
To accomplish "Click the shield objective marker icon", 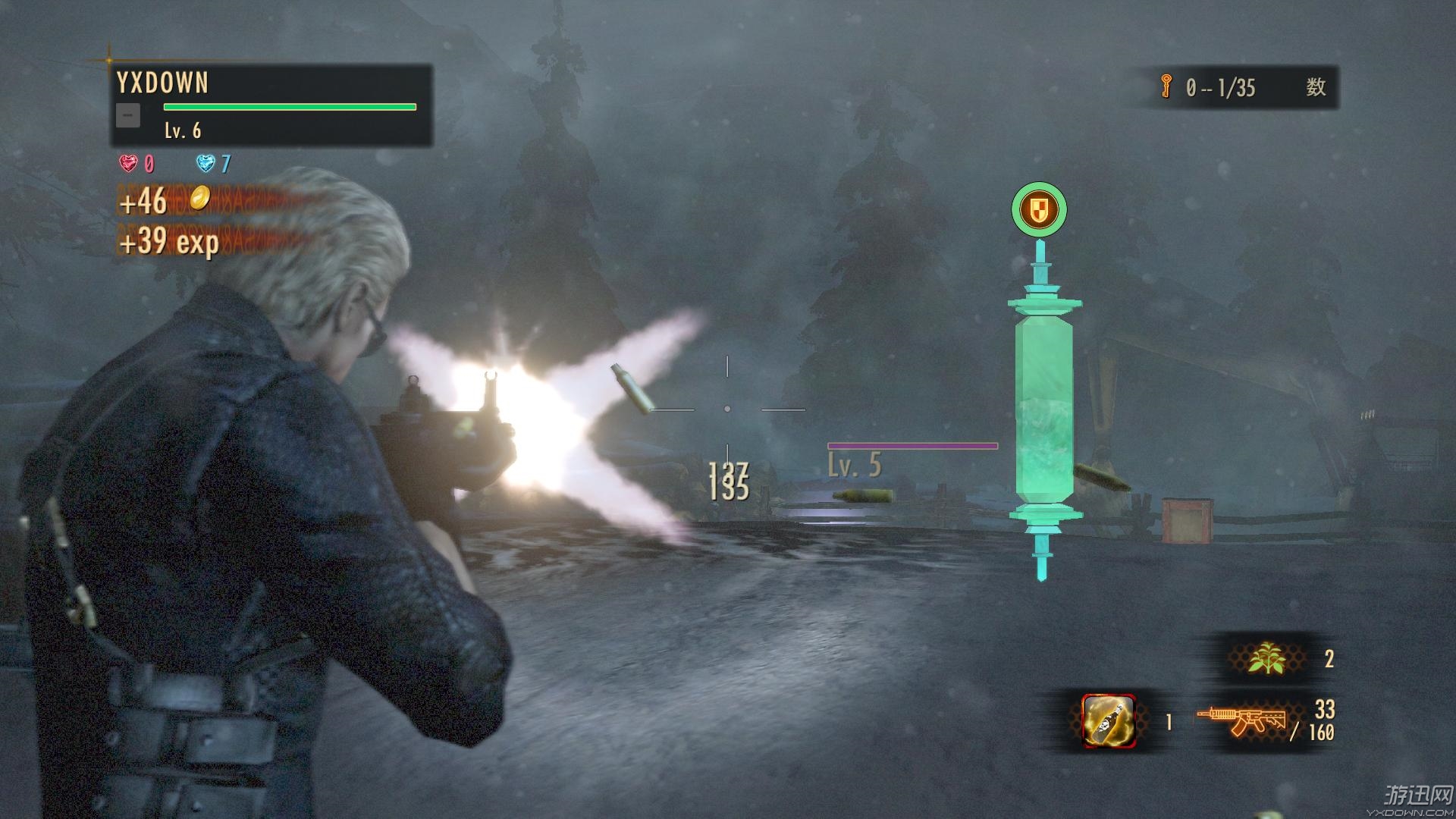I will [x=1039, y=209].
